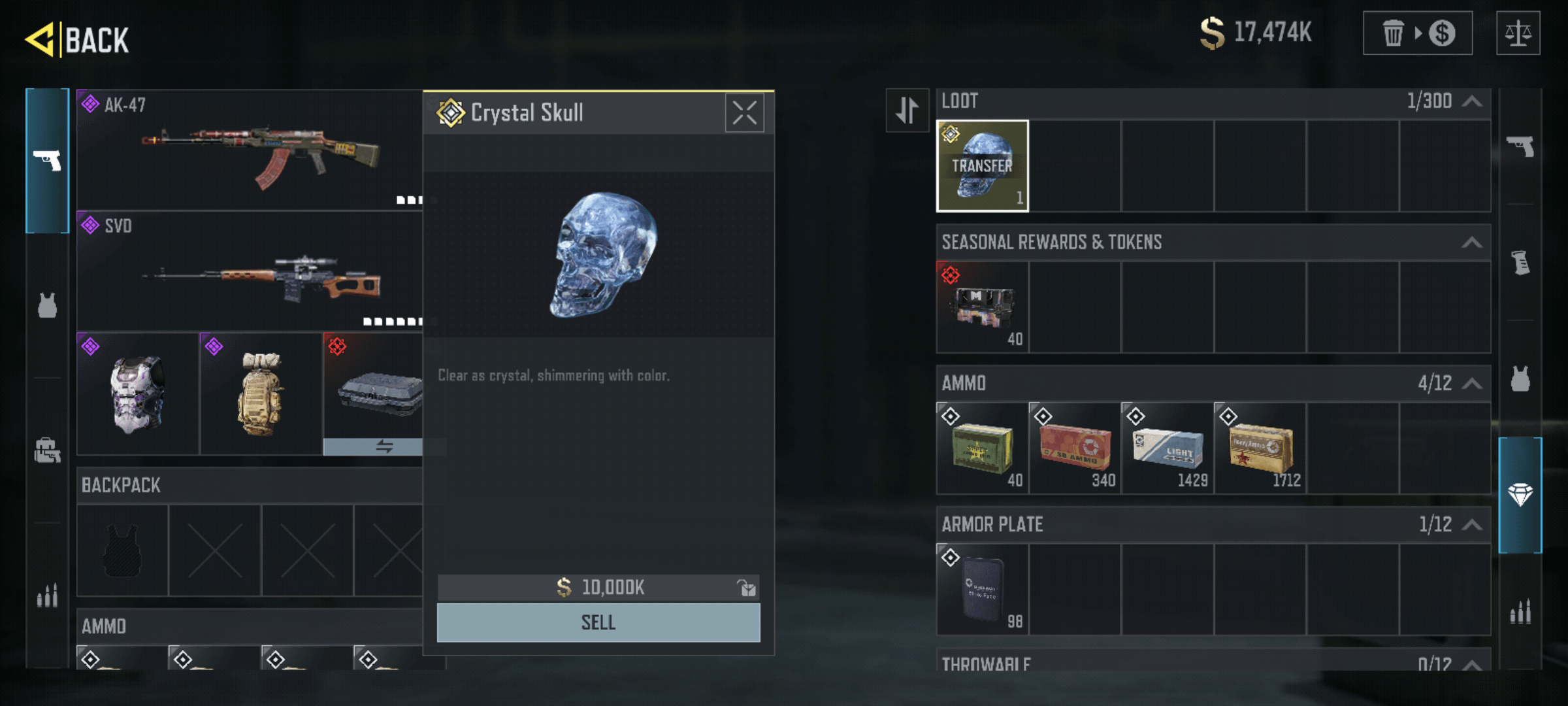Switch to the diamond loot category tab
1568x706 pixels.
click(1520, 495)
